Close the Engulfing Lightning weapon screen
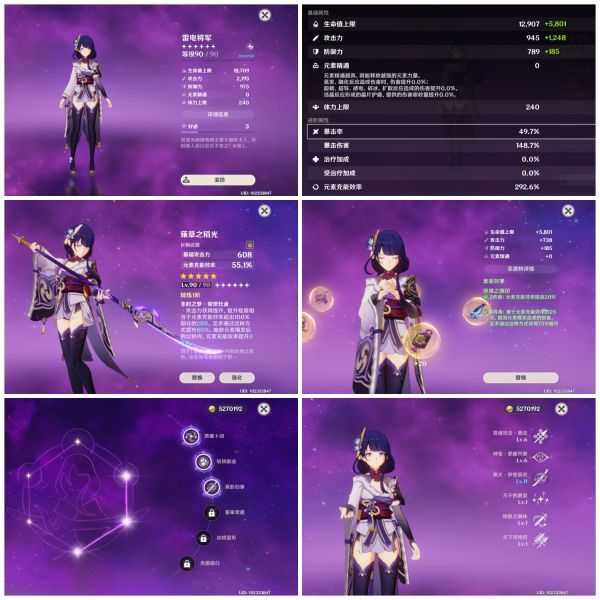 264,212
